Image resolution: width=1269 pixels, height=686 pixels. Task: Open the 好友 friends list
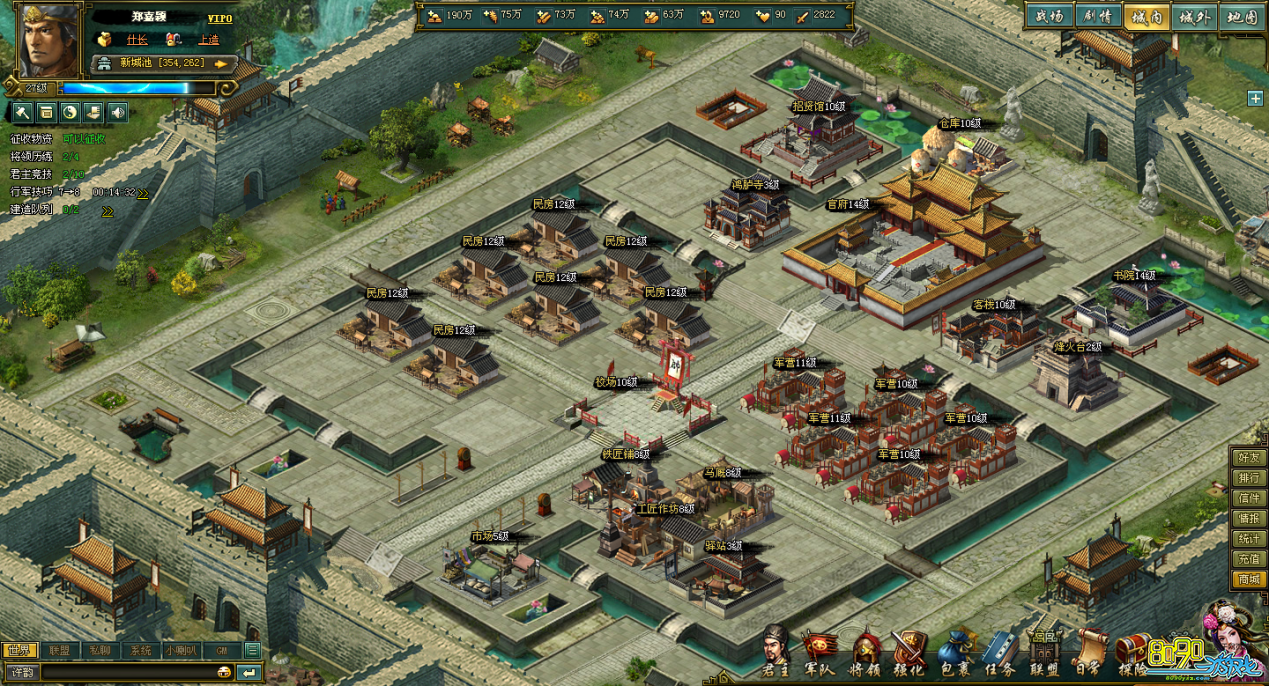tap(1248, 458)
